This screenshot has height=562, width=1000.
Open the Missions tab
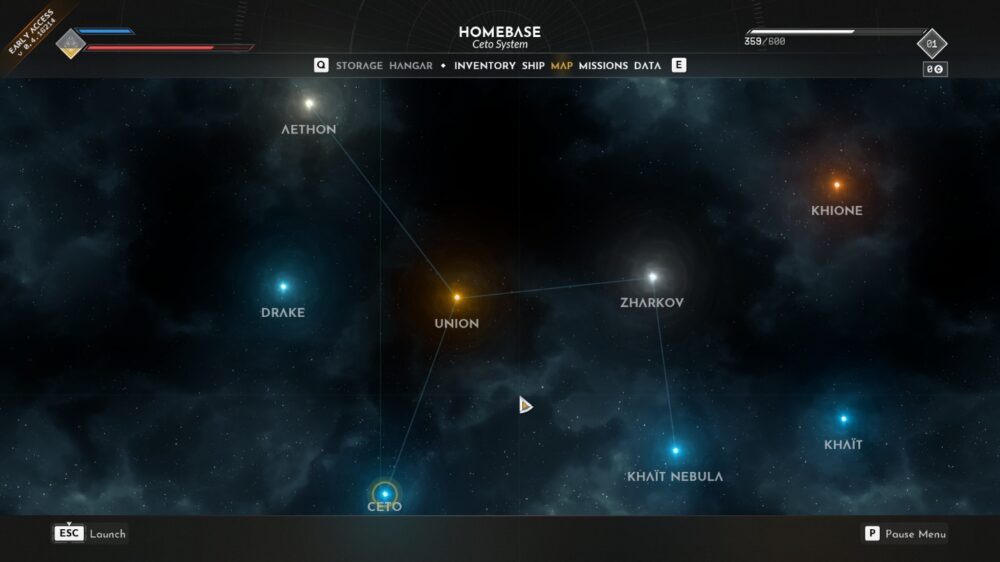pyautogui.click(x=603, y=66)
